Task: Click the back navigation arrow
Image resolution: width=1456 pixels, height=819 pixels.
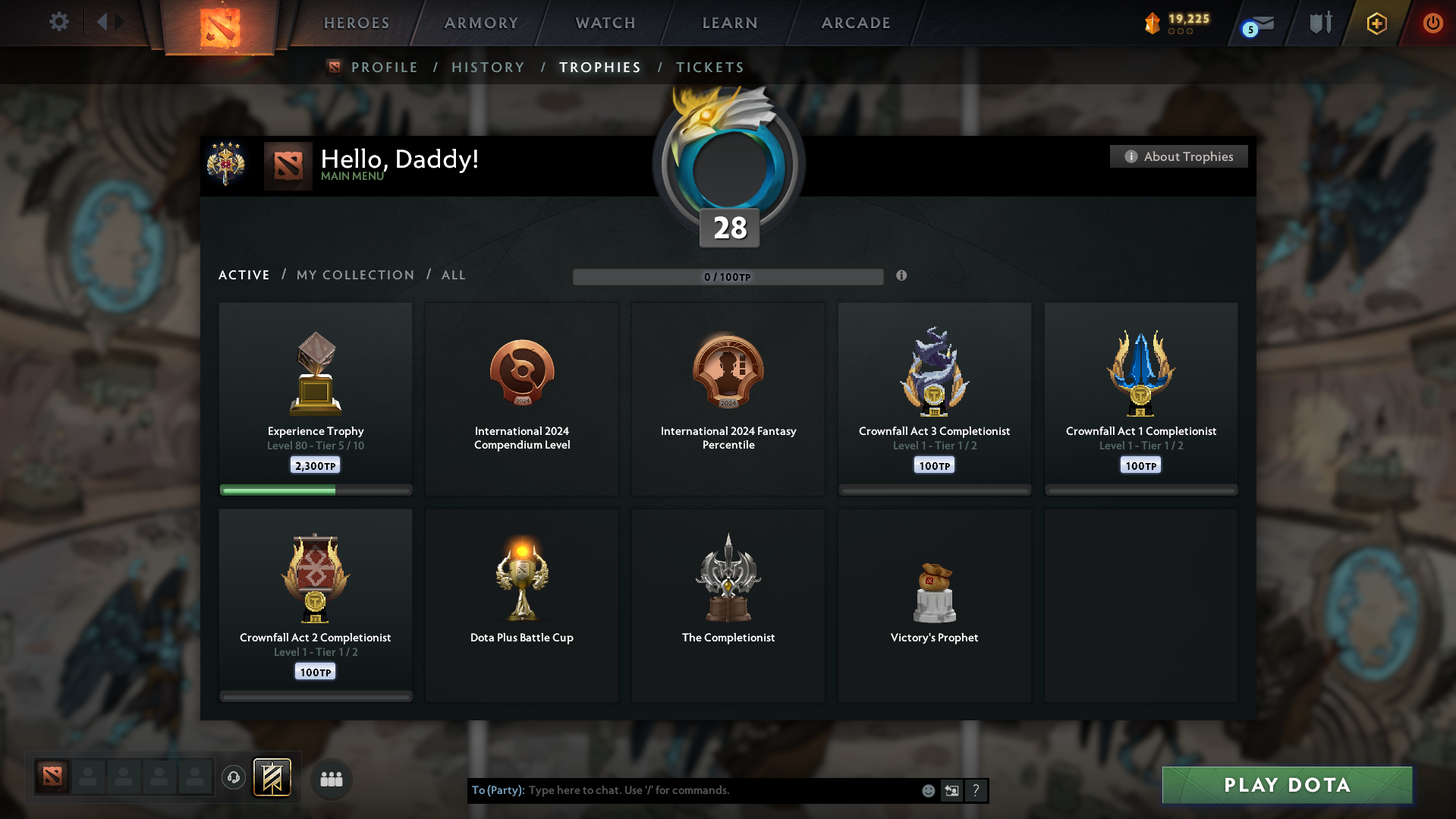Action: click(102, 22)
